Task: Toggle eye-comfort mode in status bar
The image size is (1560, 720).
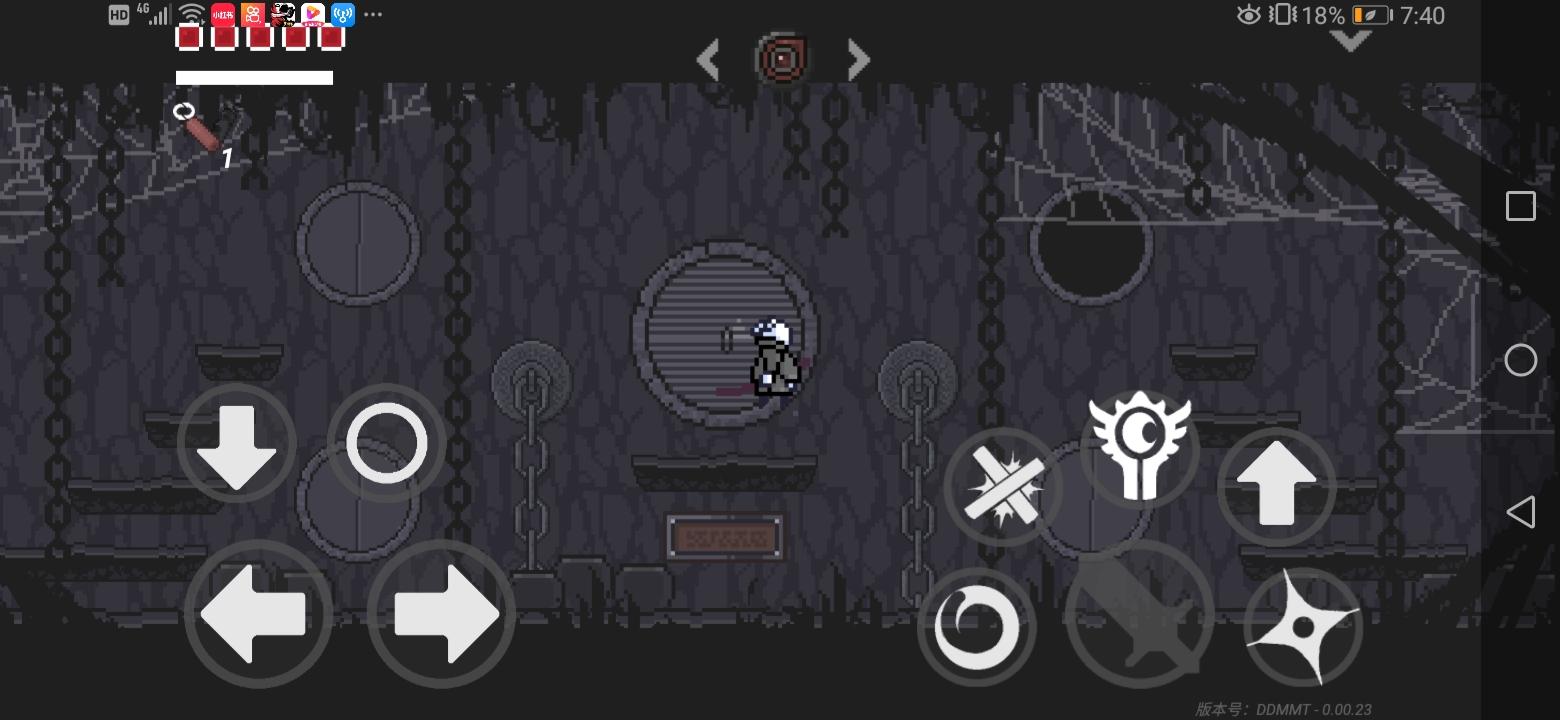Action: (x=1247, y=15)
